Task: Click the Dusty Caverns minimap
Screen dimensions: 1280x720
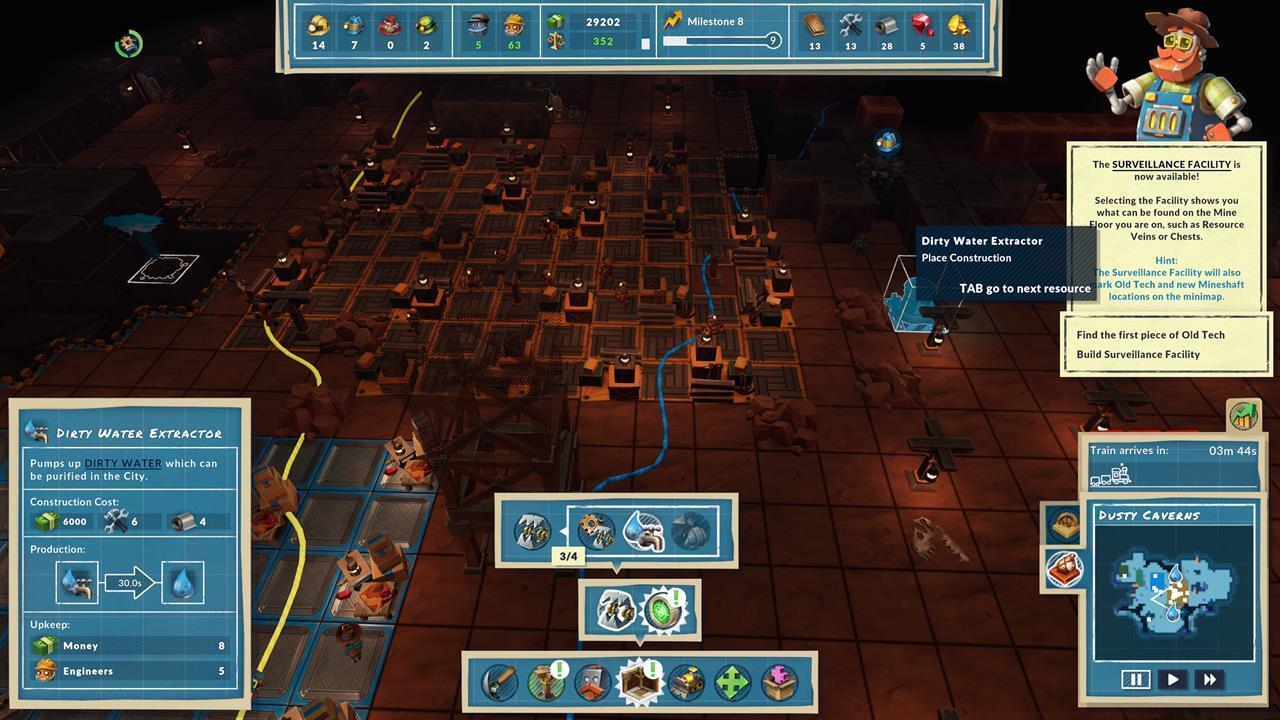Action: 1172,592
